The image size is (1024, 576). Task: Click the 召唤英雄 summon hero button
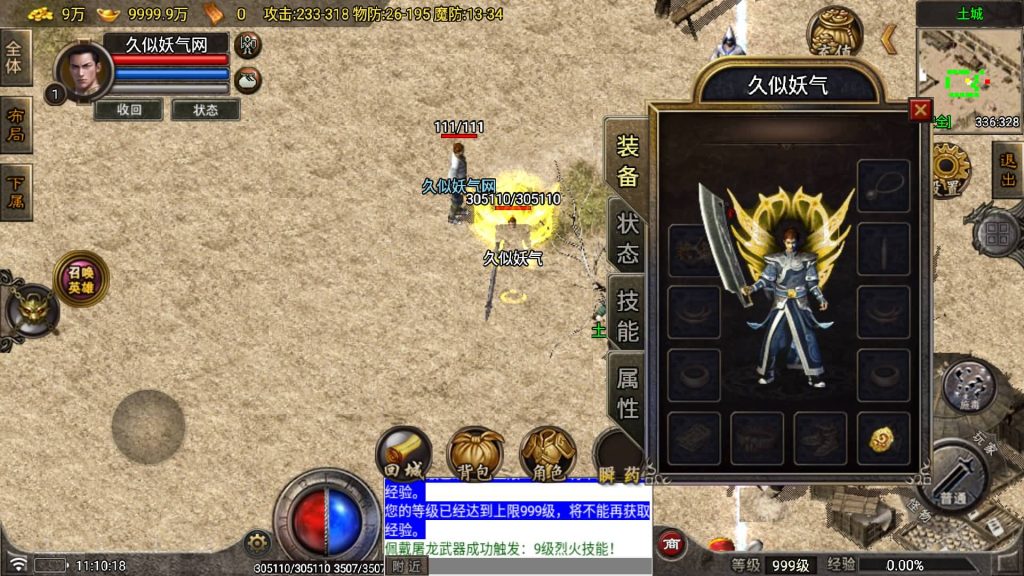coord(81,279)
